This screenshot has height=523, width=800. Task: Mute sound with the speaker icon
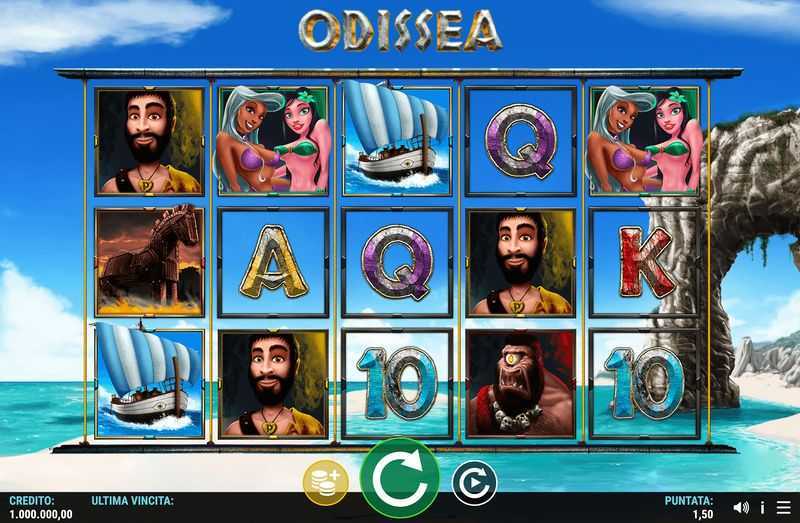(x=741, y=507)
